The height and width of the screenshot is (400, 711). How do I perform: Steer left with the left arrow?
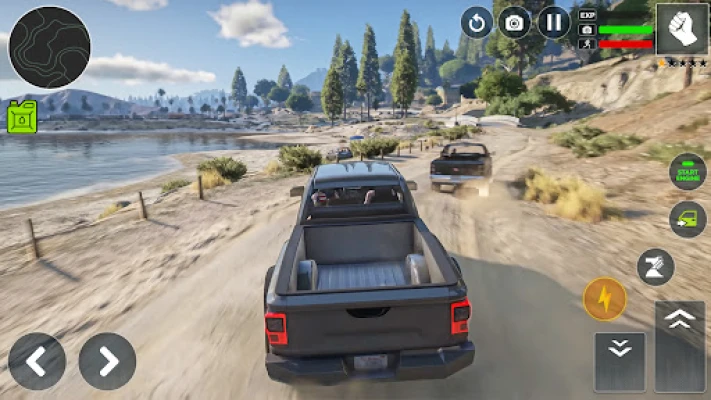pyautogui.click(x=37, y=361)
